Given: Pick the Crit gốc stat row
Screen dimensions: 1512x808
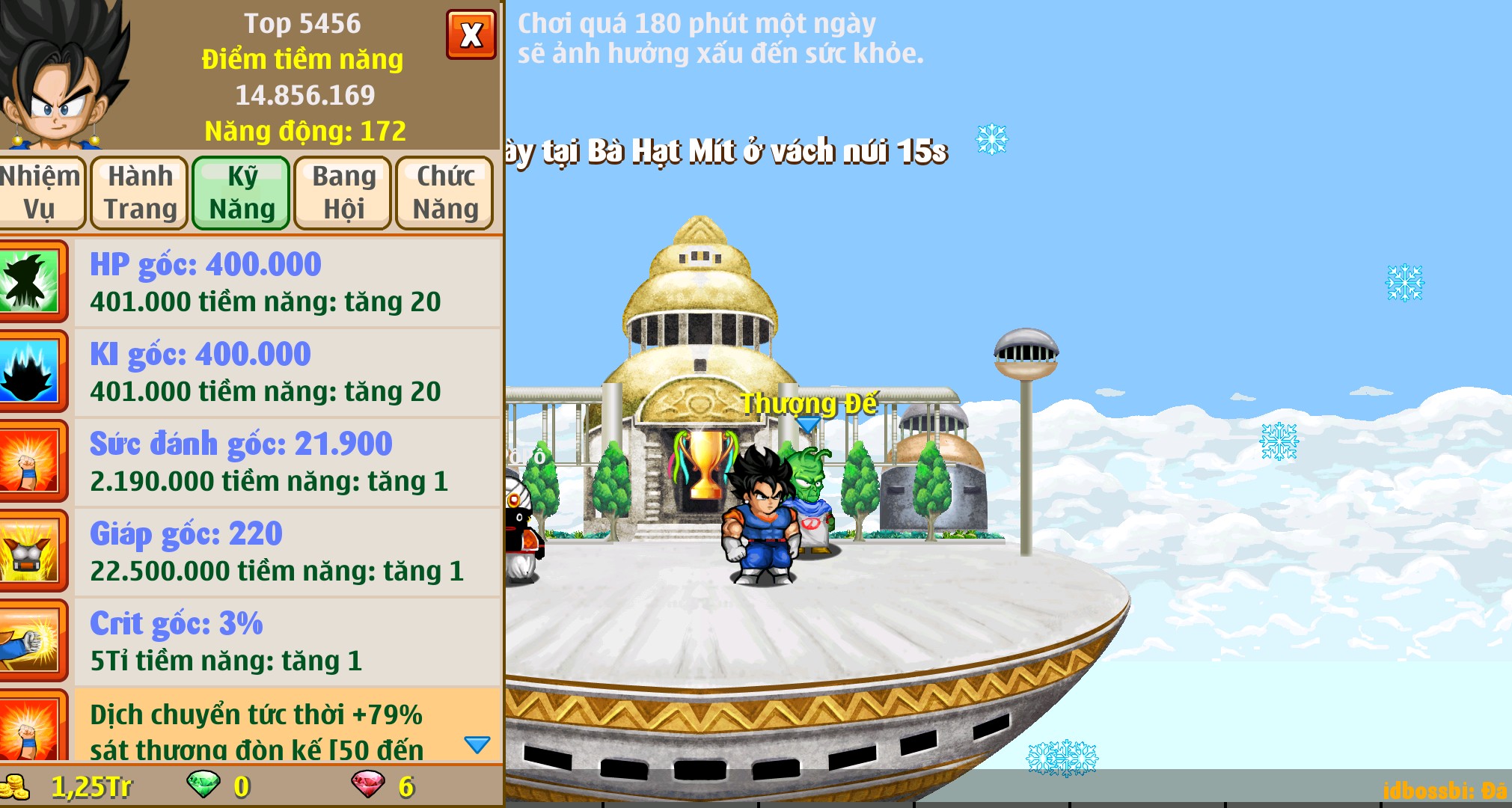Looking at the screenshot, I should click(287, 641).
